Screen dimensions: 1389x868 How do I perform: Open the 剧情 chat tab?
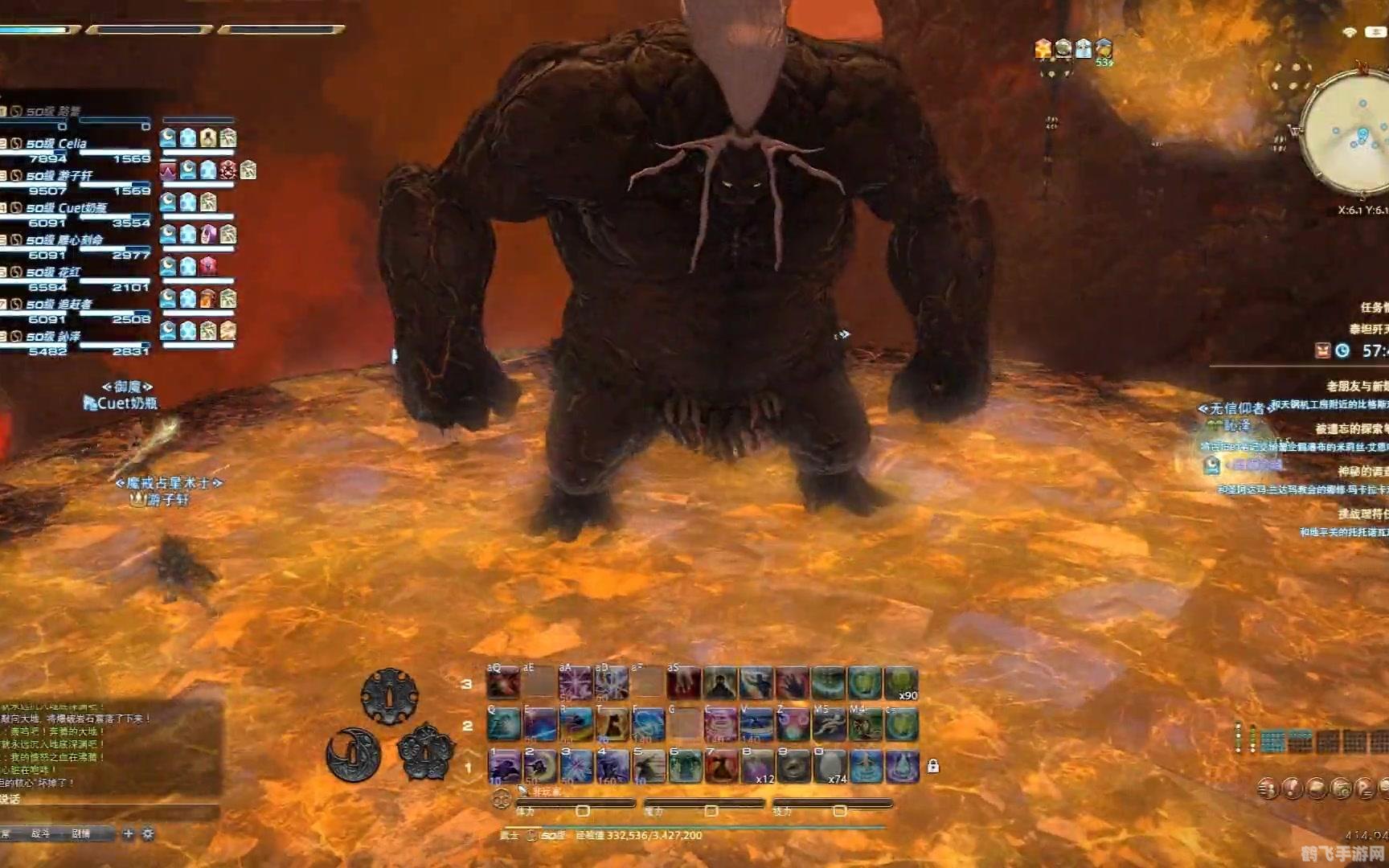point(80,834)
